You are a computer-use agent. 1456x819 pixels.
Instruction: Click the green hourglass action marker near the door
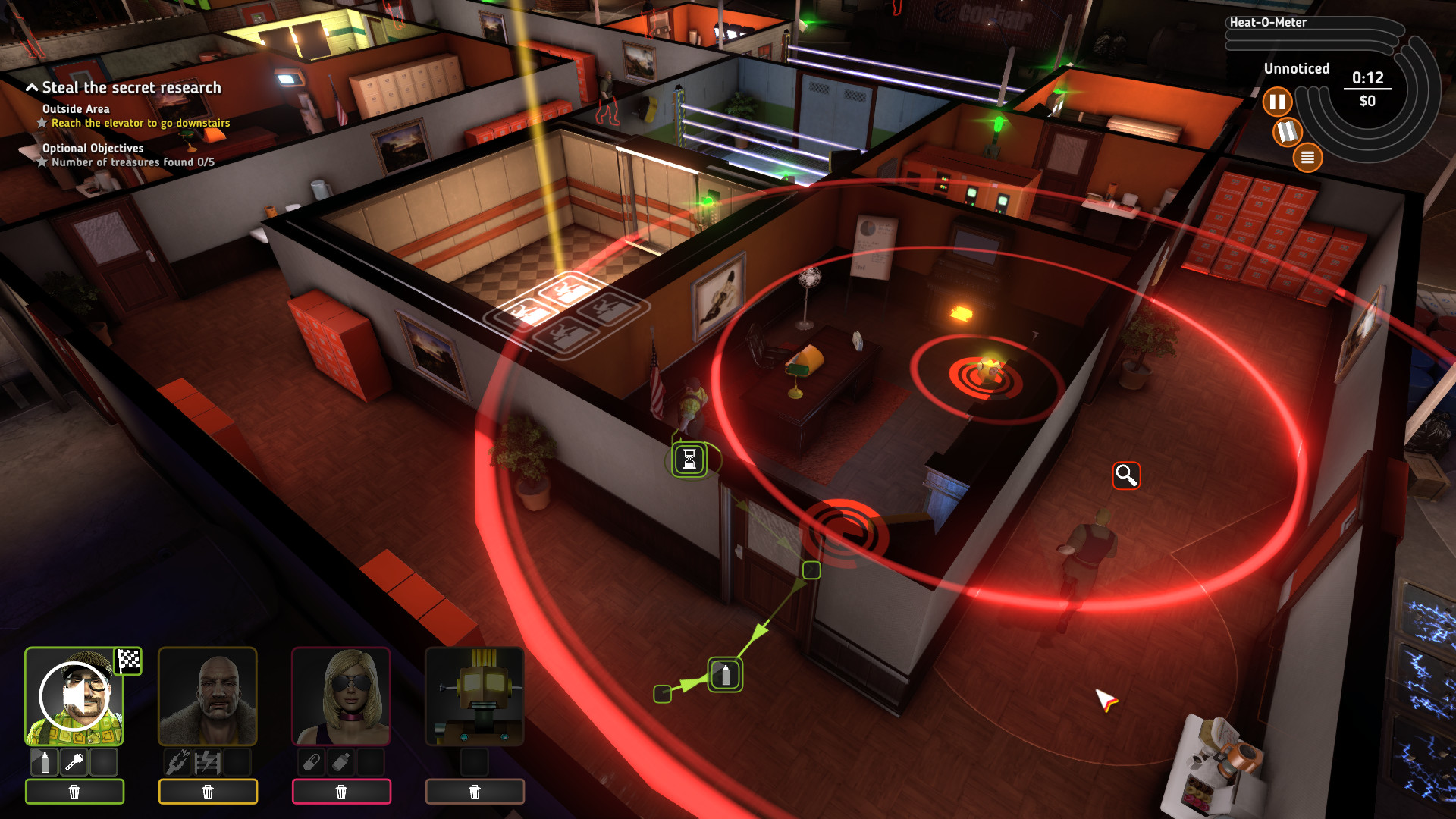coord(689,459)
